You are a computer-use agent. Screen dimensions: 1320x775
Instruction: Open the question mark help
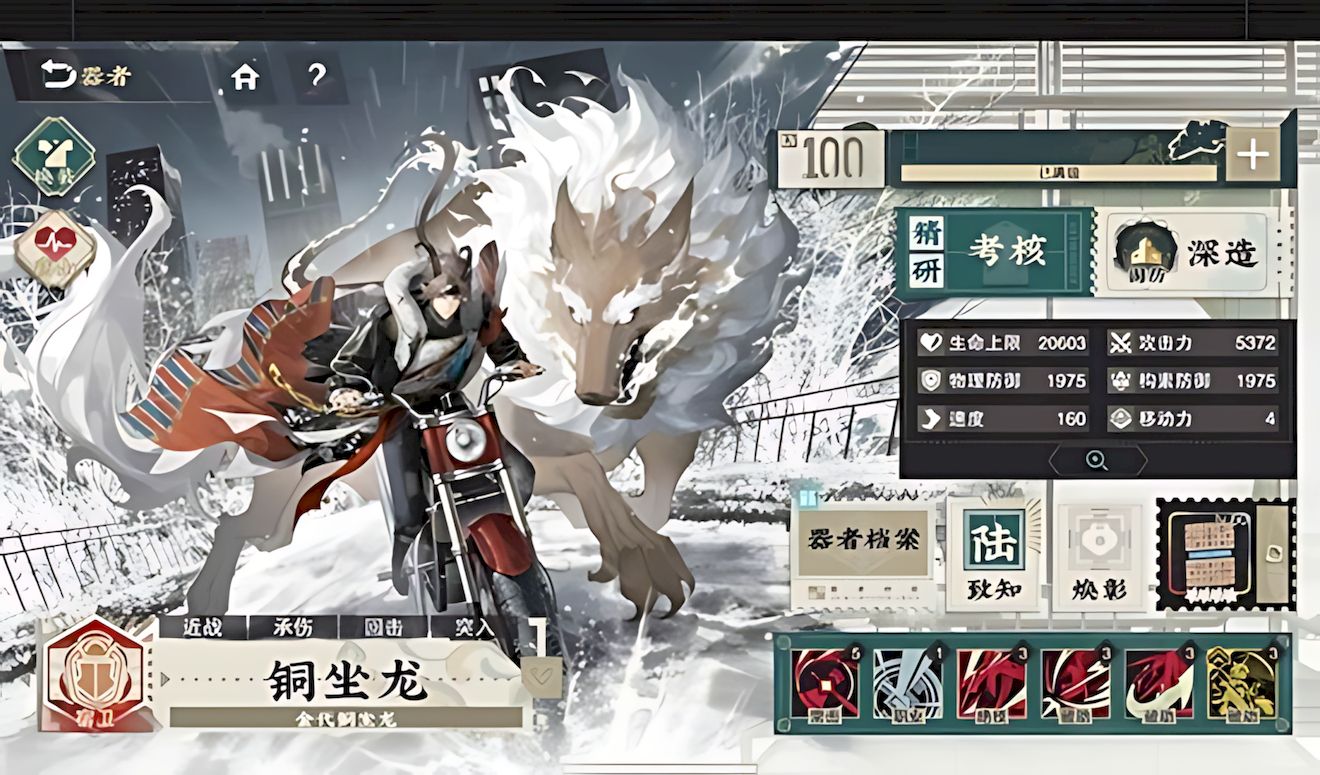pos(317,76)
